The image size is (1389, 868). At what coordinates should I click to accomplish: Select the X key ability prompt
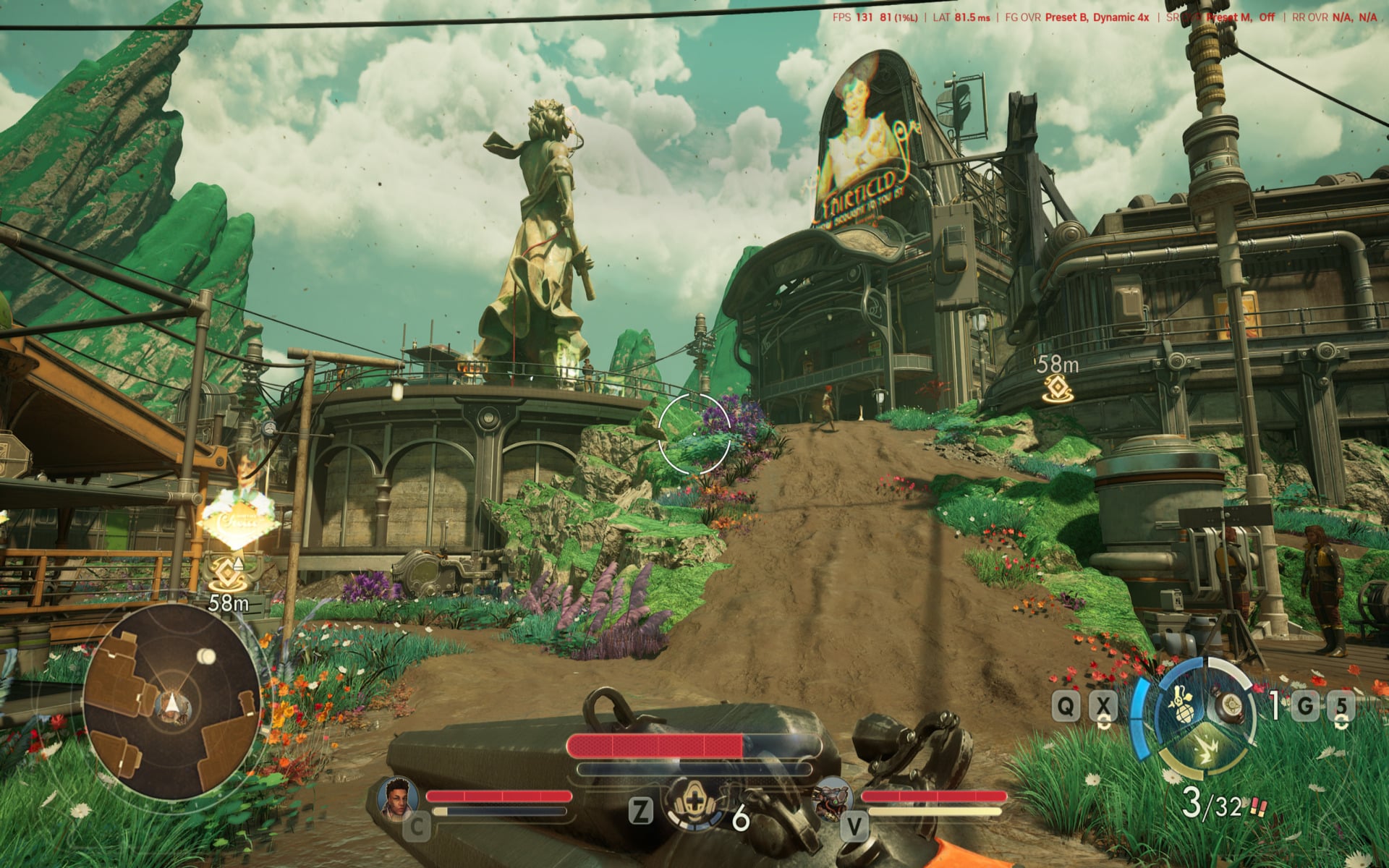(1103, 706)
